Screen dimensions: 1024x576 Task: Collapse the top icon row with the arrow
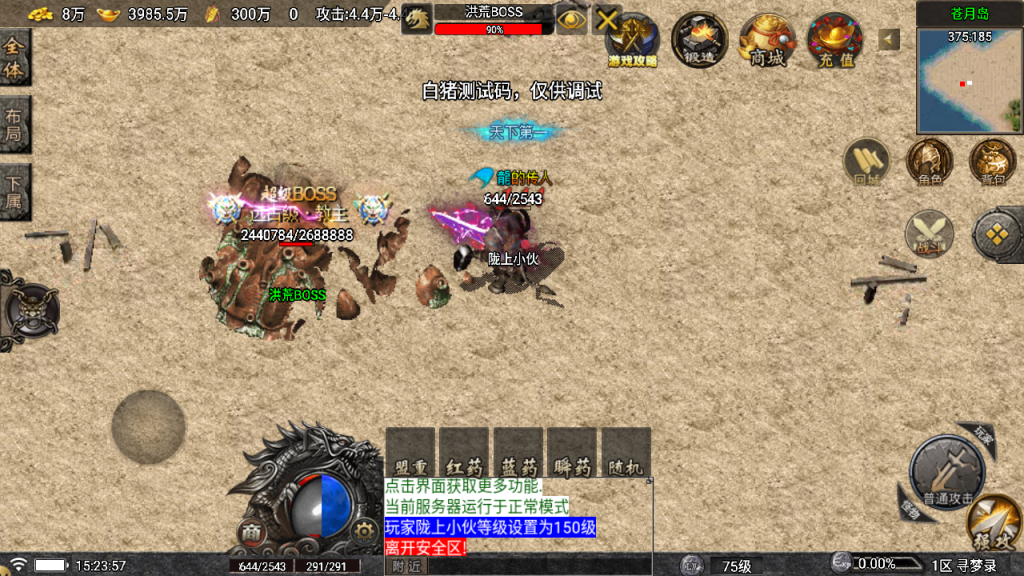[x=889, y=39]
